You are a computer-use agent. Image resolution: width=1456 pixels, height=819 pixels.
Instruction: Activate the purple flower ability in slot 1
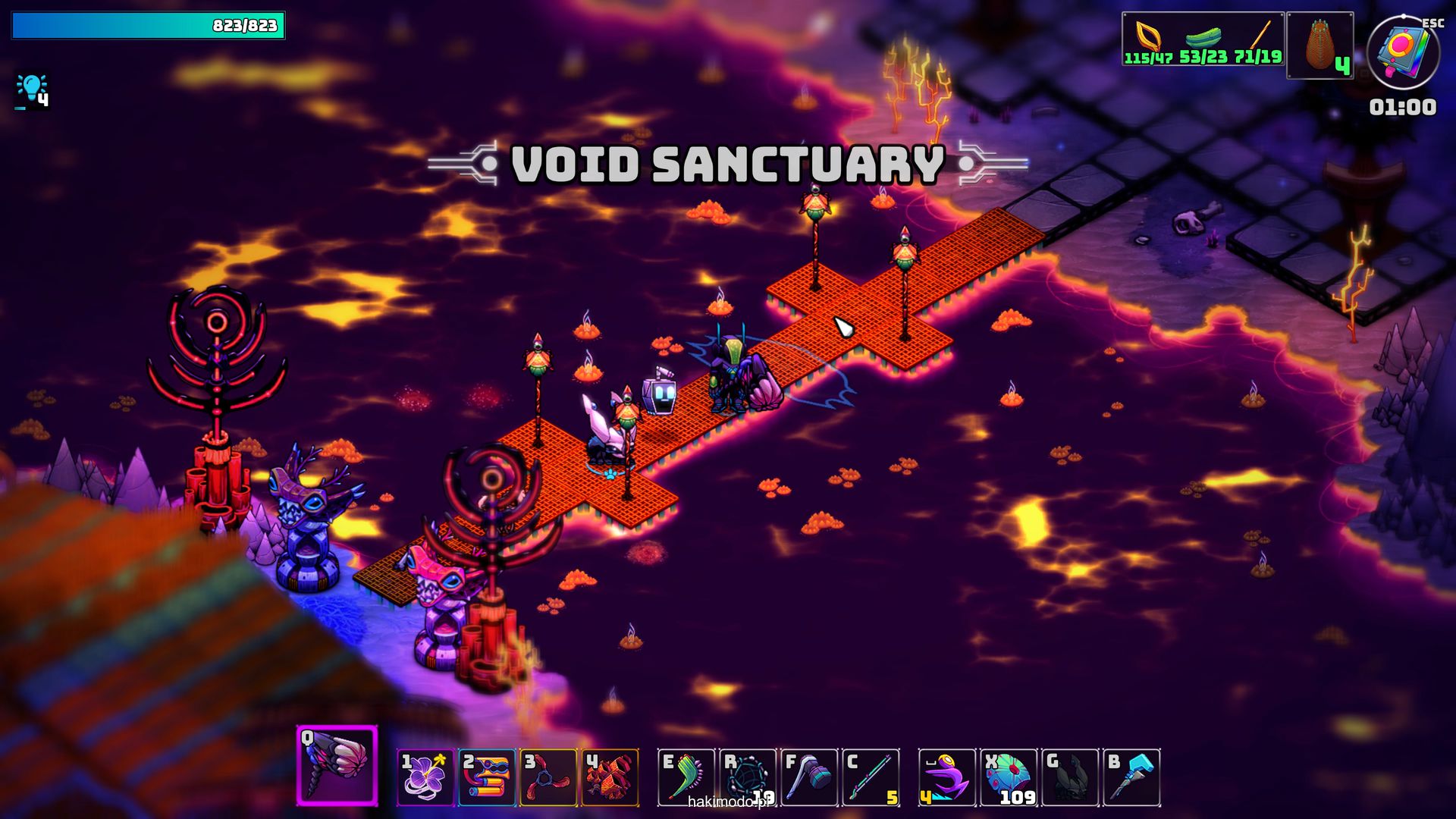pyautogui.click(x=425, y=777)
